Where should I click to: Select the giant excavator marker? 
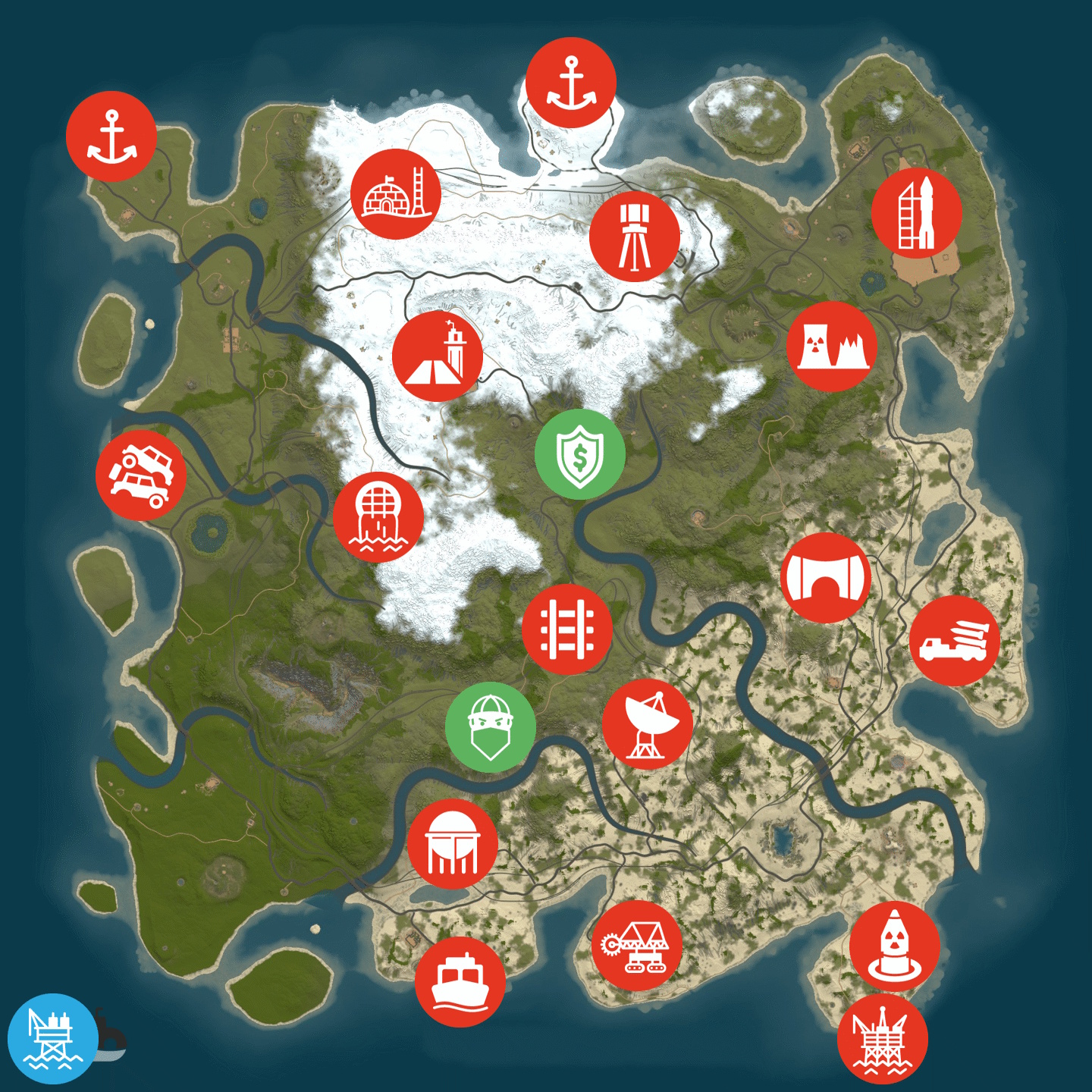[636, 946]
